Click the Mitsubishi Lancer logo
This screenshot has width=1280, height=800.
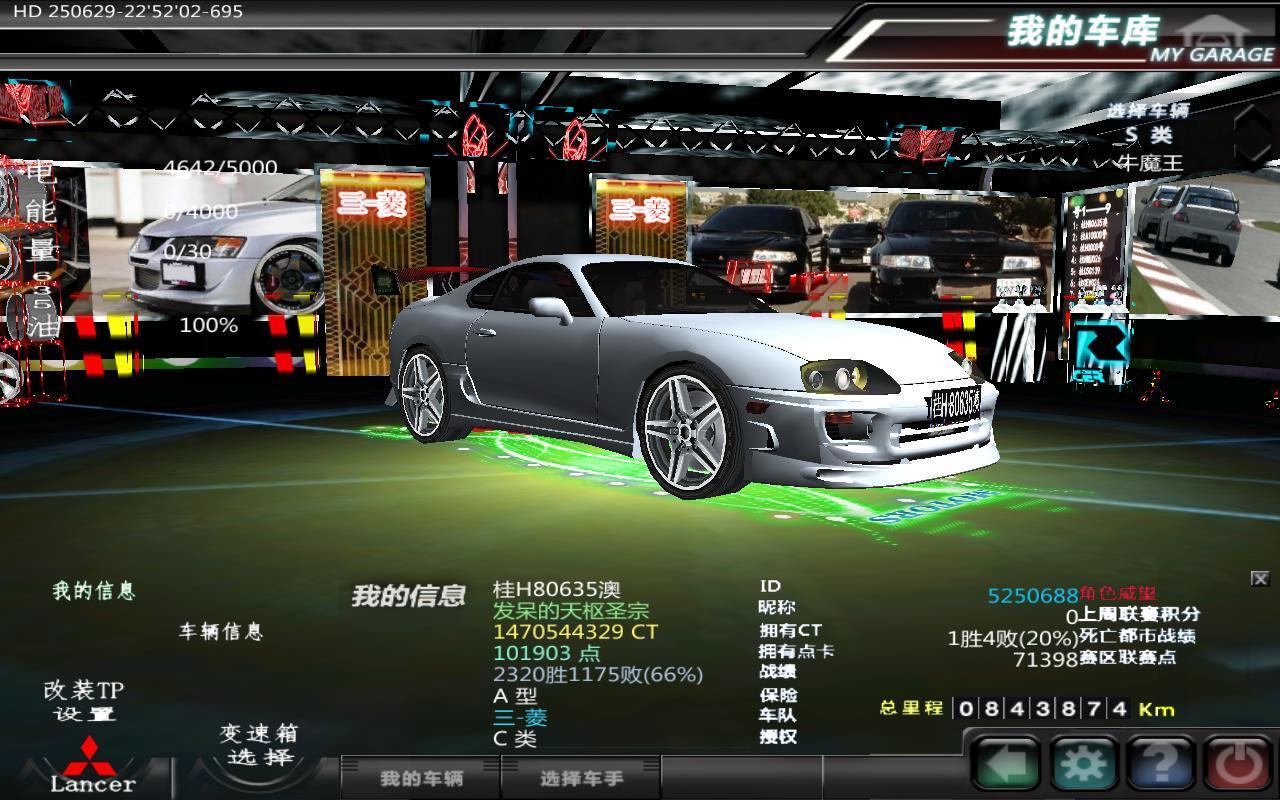point(92,767)
